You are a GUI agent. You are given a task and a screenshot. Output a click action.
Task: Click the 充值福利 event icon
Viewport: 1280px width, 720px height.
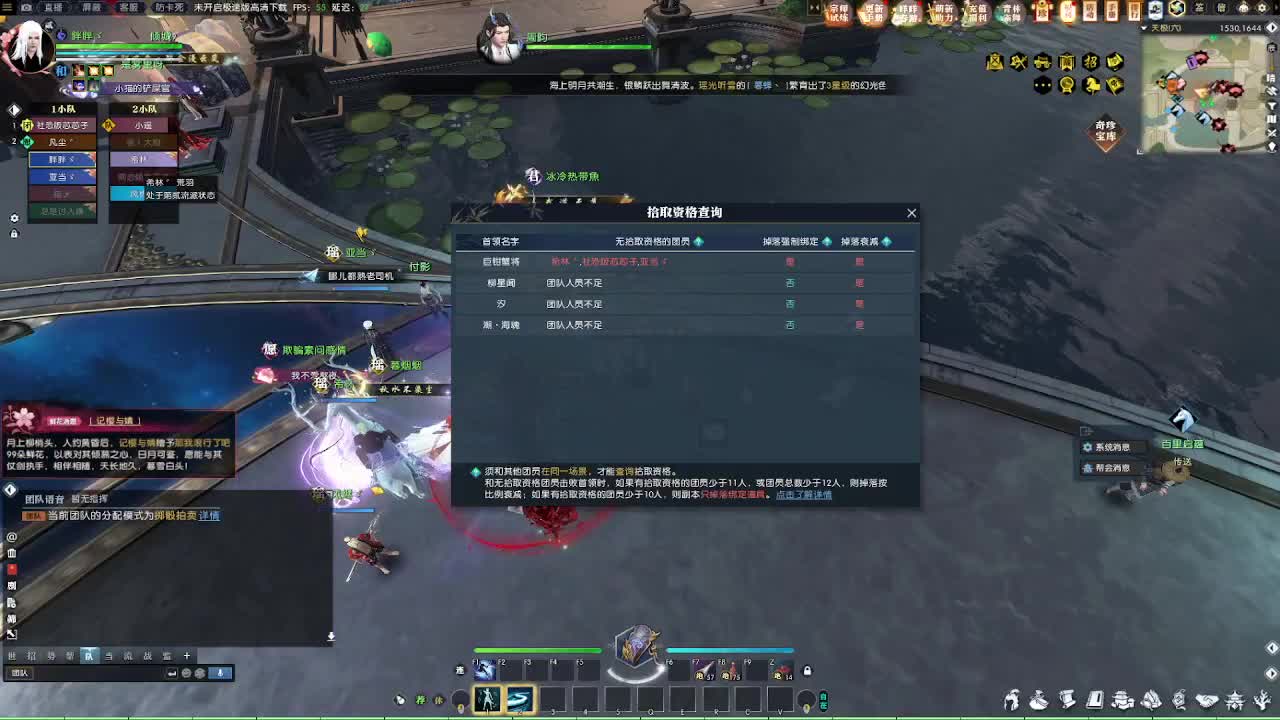click(x=976, y=12)
